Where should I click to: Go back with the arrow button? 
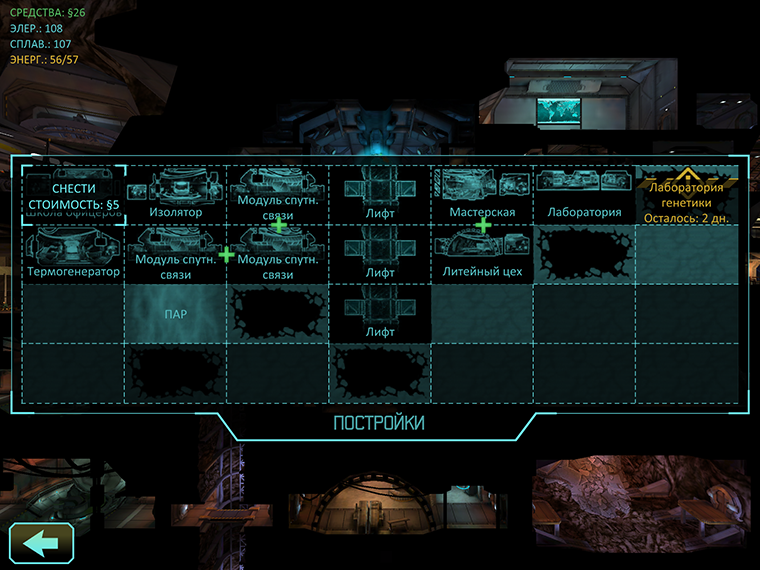41,542
